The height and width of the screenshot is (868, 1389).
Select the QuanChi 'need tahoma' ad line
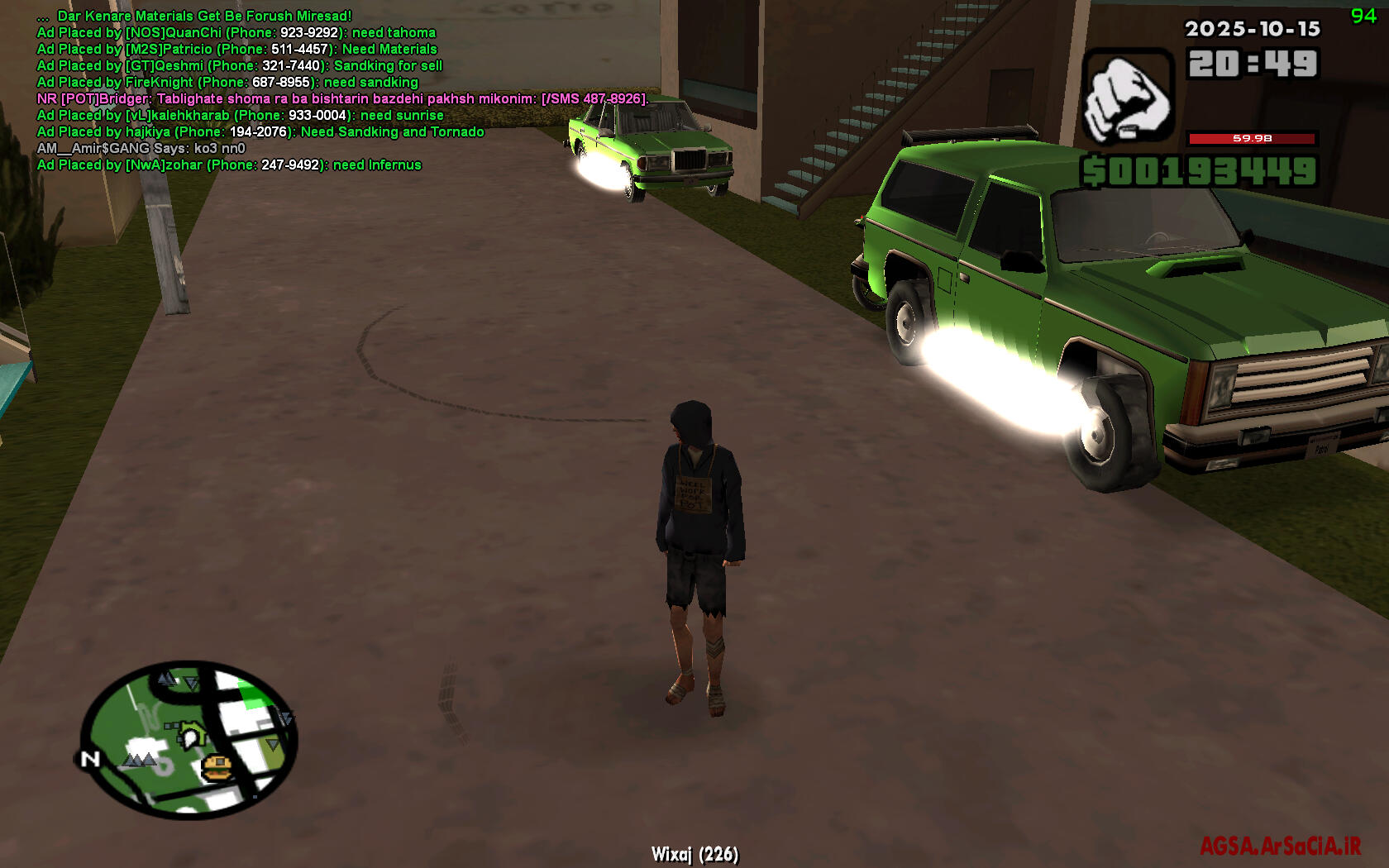(236, 33)
